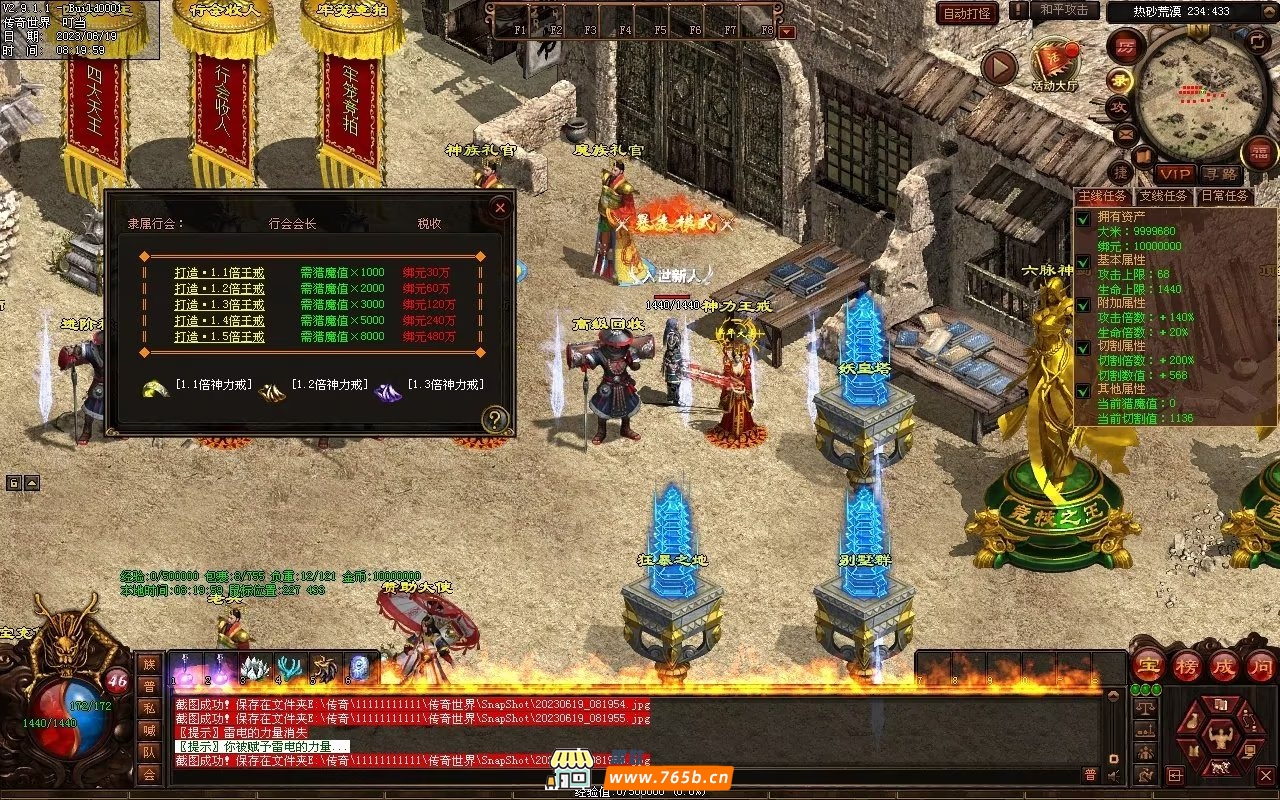This screenshot has width=1280, height=800.
Task: Pick the 打造·1.5倍王戒 forging option
Action: pyautogui.click(x=219, y=337)
